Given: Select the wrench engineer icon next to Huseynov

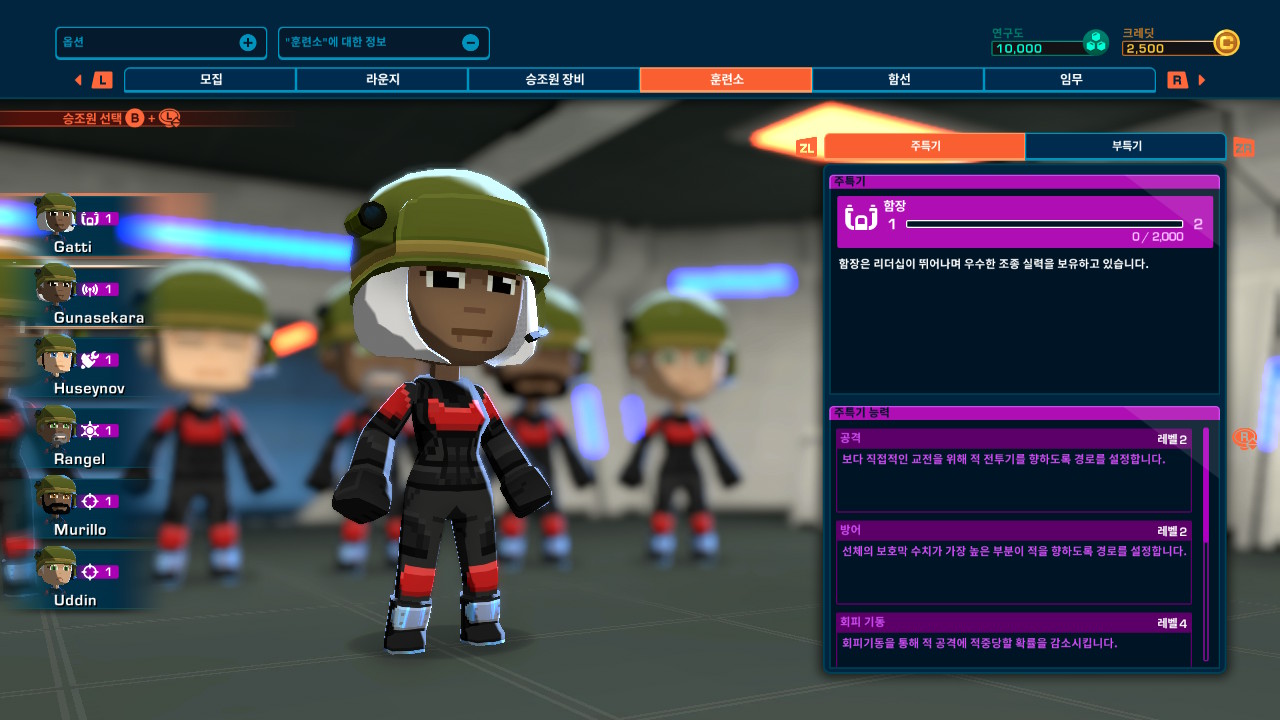Looking at the screenshot, I should coord(88,358).
